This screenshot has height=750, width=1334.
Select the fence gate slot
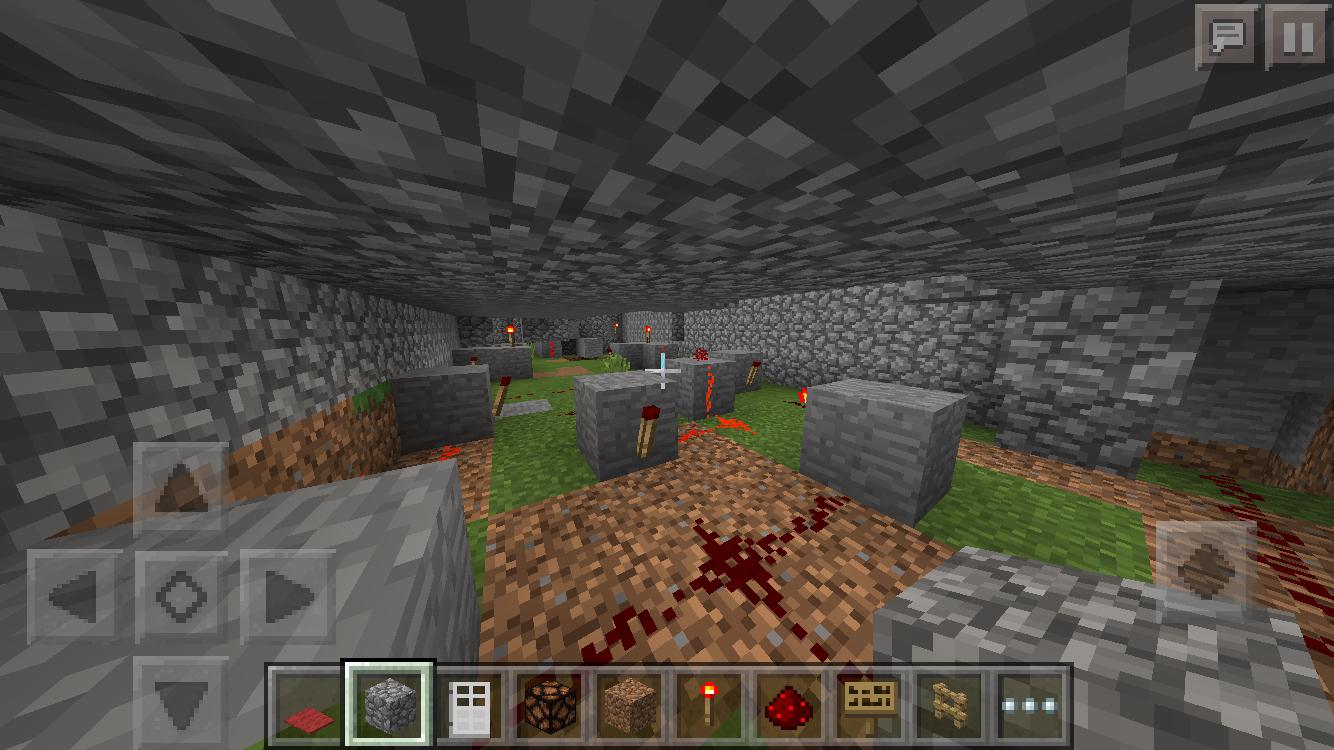click(x=951, y=705)
